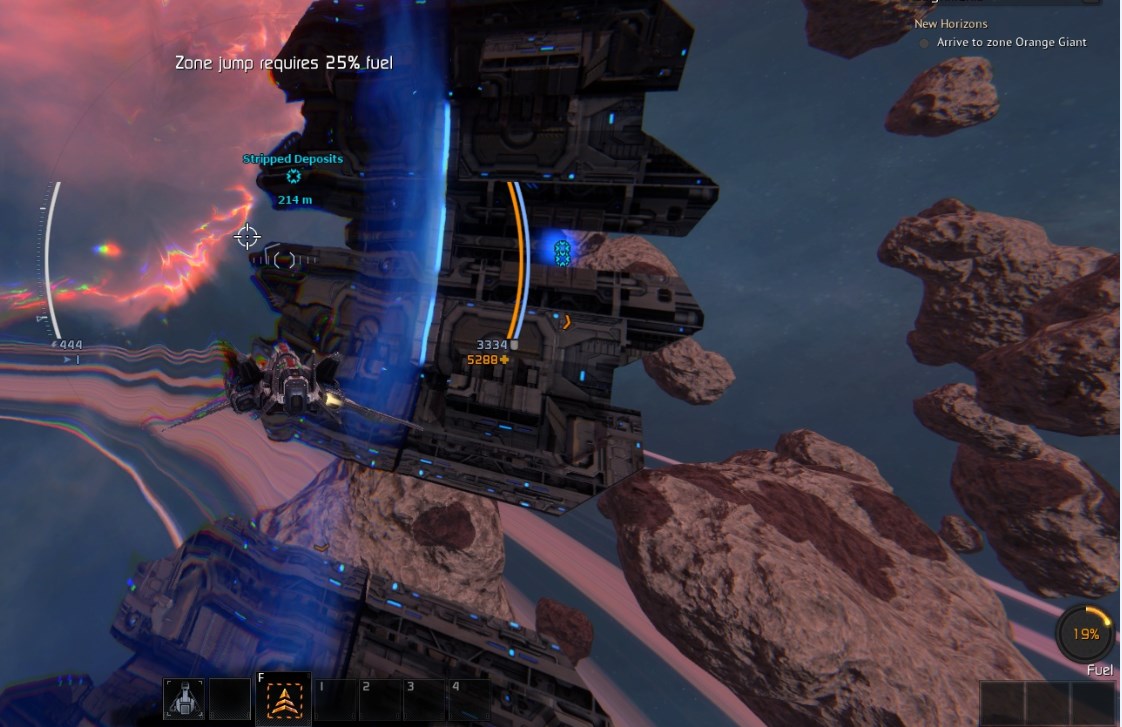Select hotbar slot number 1
Viewport: 1122px width, 727px height.
pyautogui.click(x=336, y=700)
